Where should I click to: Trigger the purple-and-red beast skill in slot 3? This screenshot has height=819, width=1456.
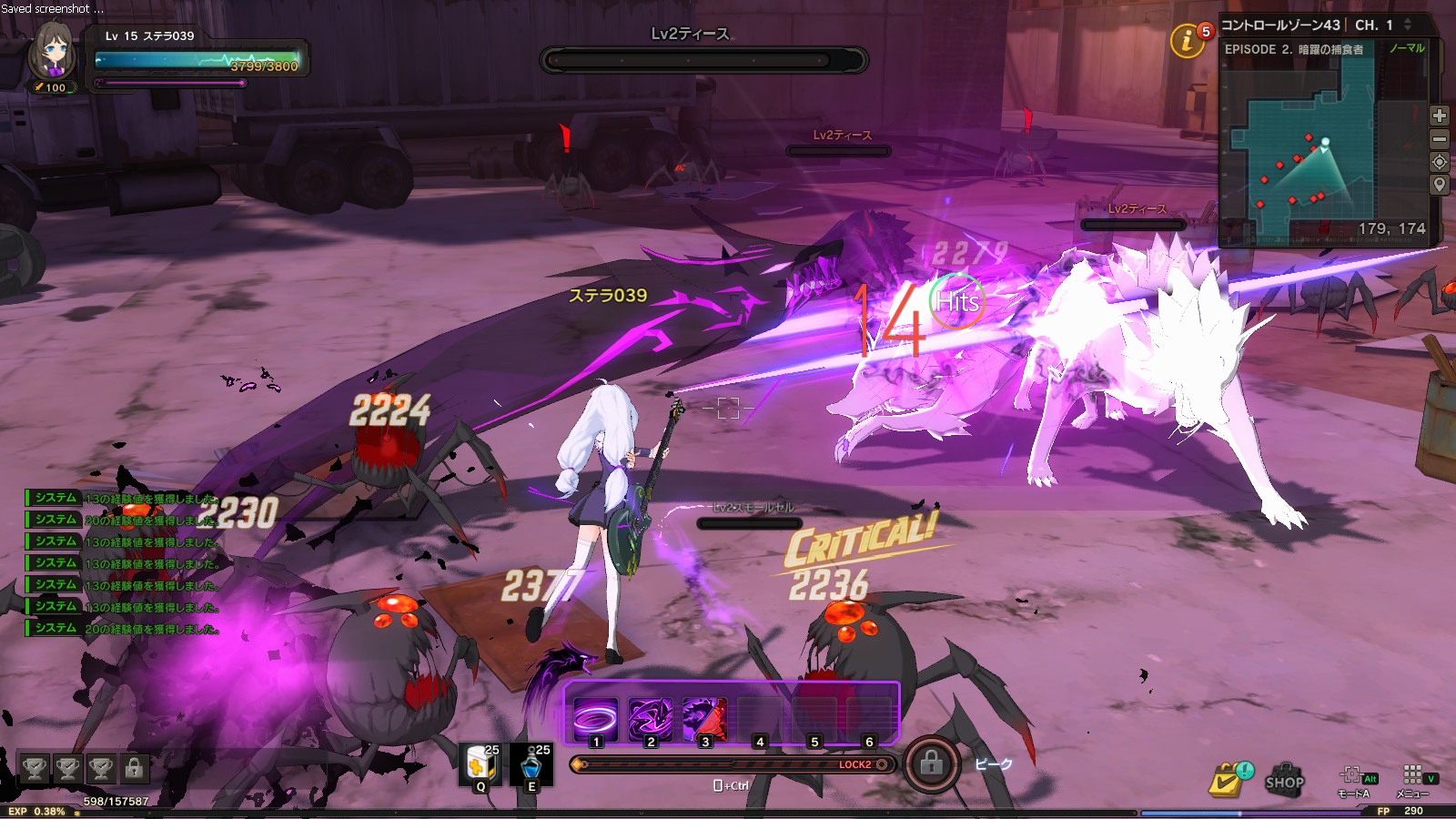pyautogui.click(x=704, y=719)
